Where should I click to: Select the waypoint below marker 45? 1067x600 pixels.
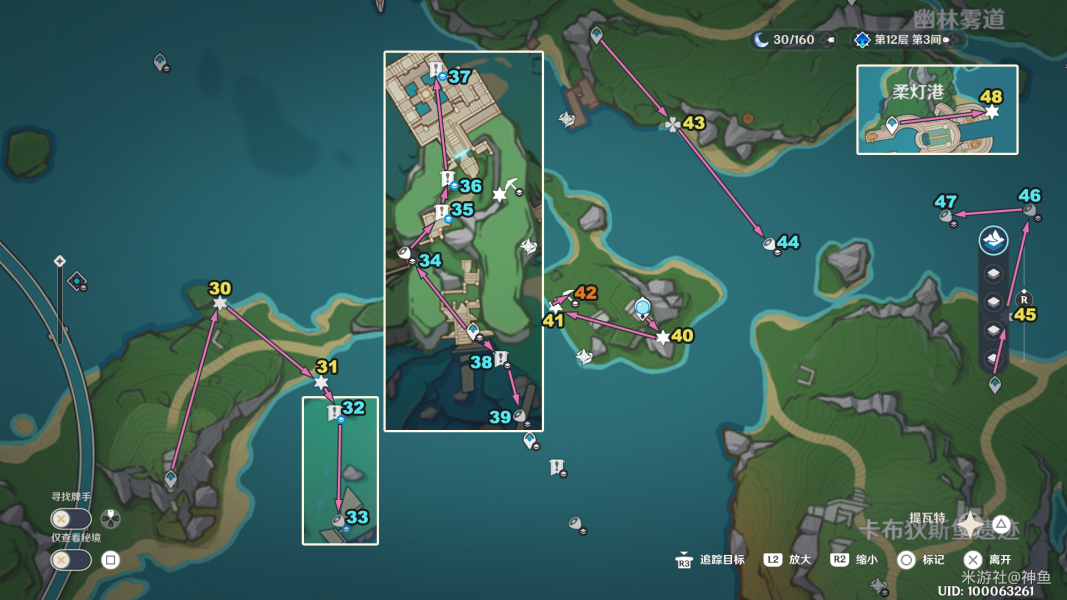tap(995, 384)
